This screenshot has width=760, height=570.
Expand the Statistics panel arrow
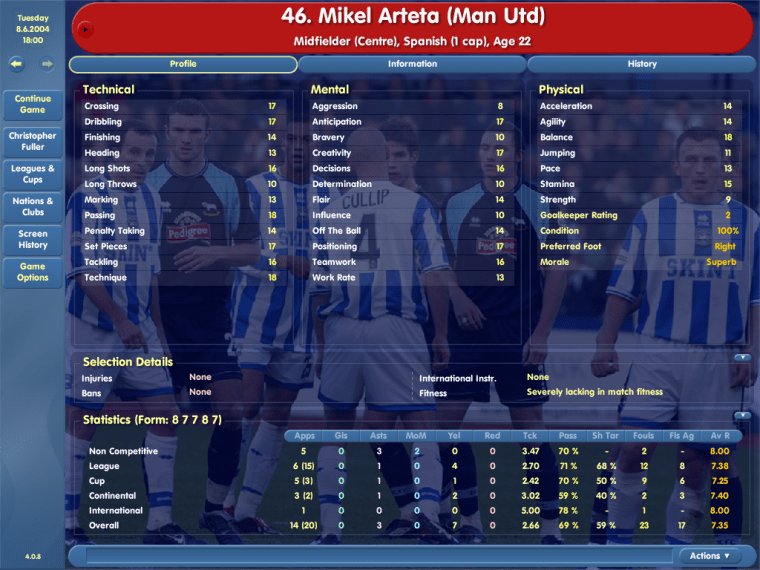742,415
